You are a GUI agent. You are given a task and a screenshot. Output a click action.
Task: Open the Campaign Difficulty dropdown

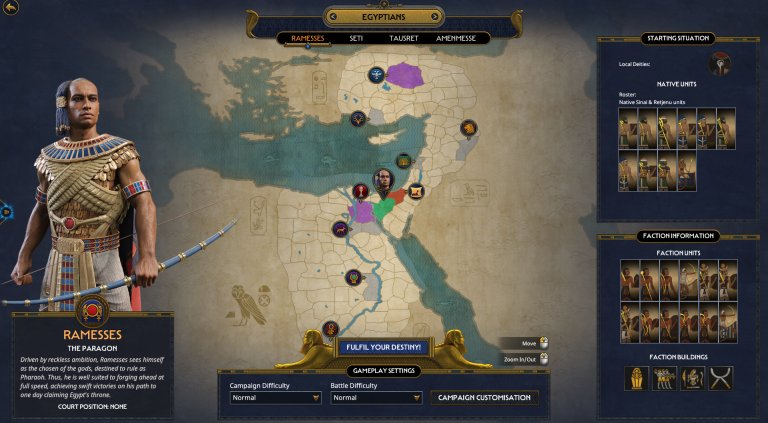click(x=275, y=397)
